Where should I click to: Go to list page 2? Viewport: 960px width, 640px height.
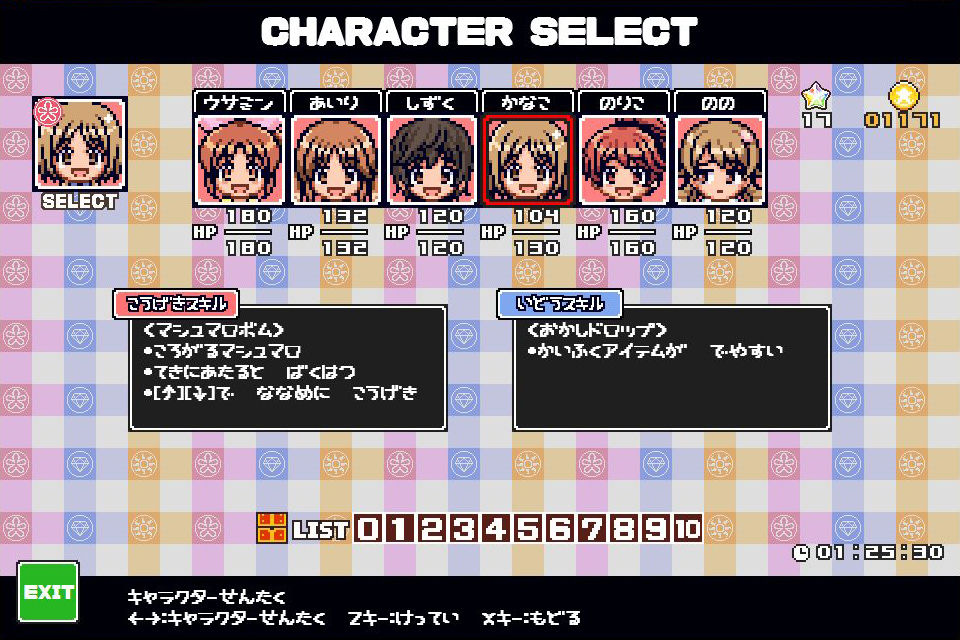pyautogui.click(x=432, y=527)
